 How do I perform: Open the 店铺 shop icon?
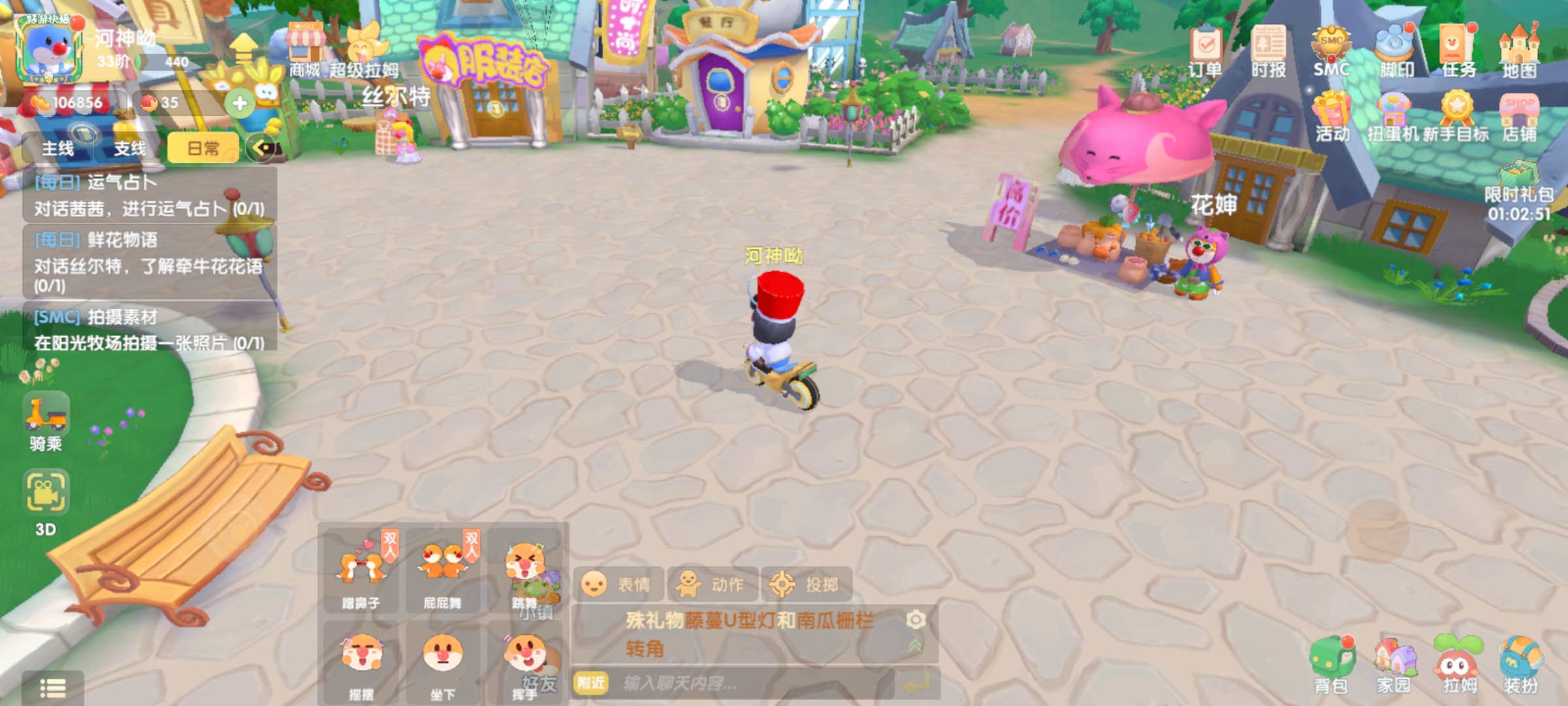(x=1520, y=116)
